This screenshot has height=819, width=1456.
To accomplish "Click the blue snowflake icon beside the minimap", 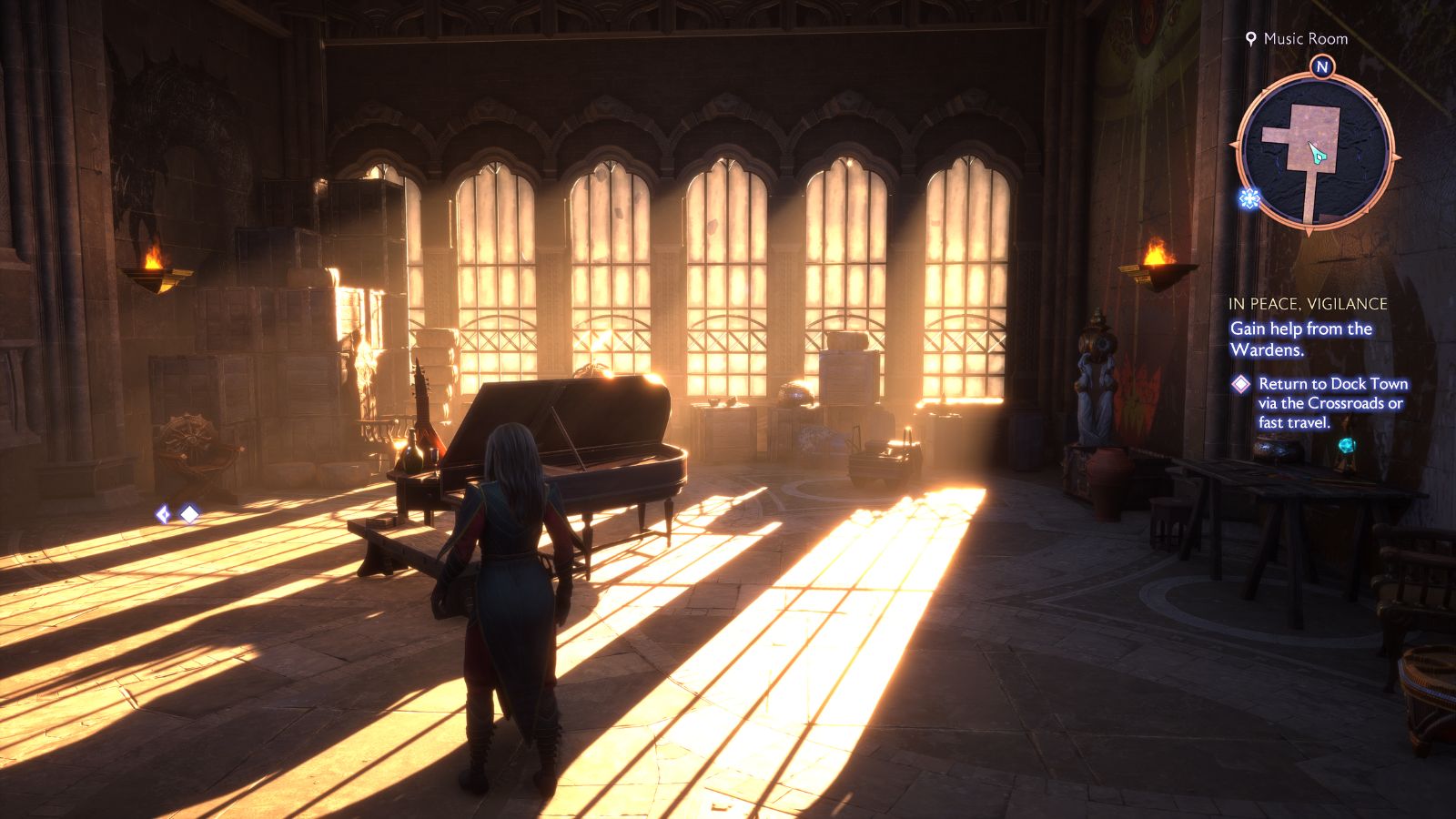I will 1249,197.
